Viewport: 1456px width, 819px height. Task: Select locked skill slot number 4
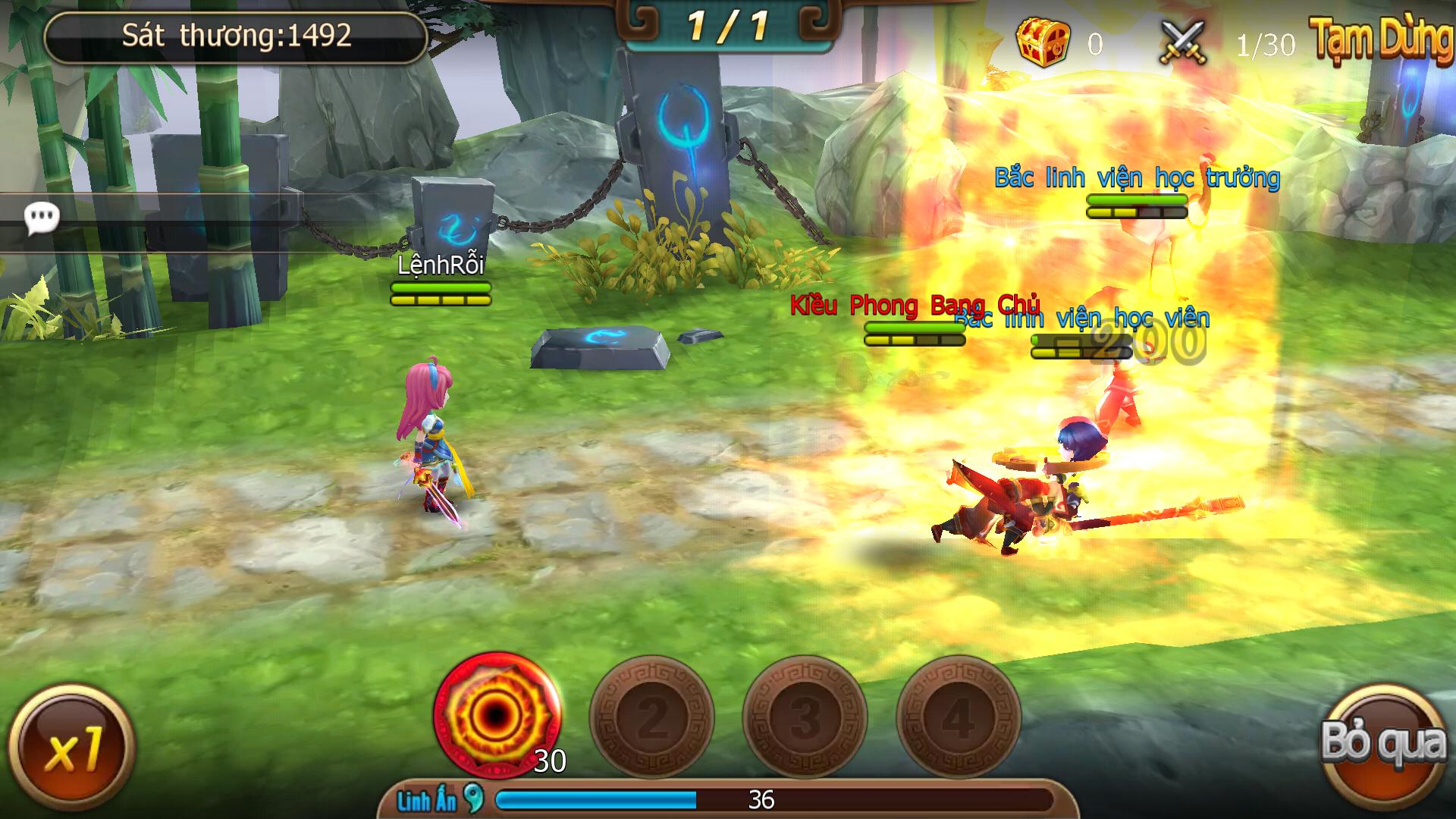pos(959,717)
